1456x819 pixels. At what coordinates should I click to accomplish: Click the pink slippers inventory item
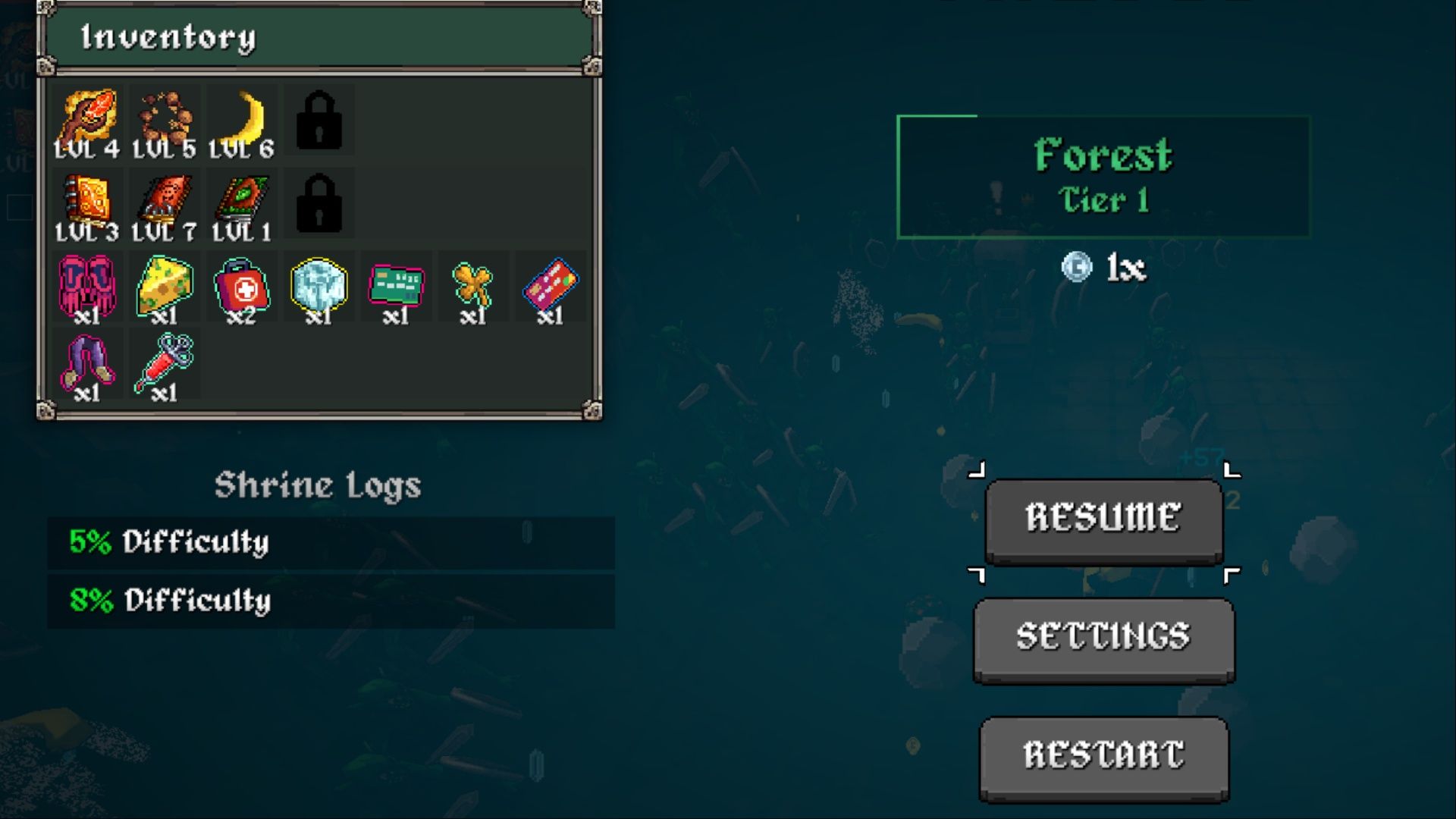tap(88, 284)
